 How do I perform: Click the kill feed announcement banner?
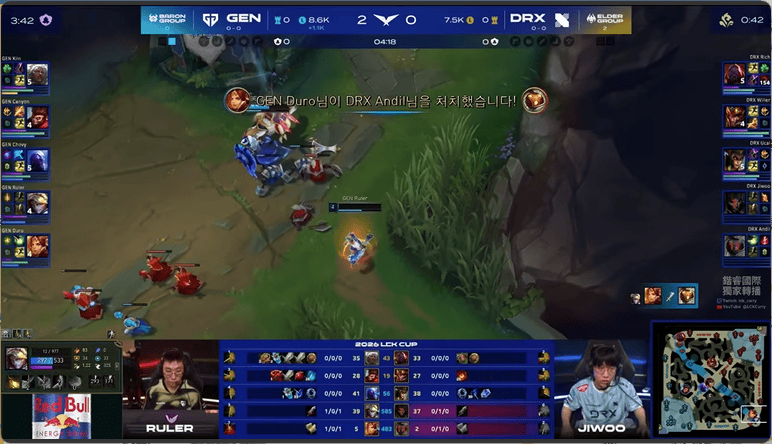coord(386,101)
